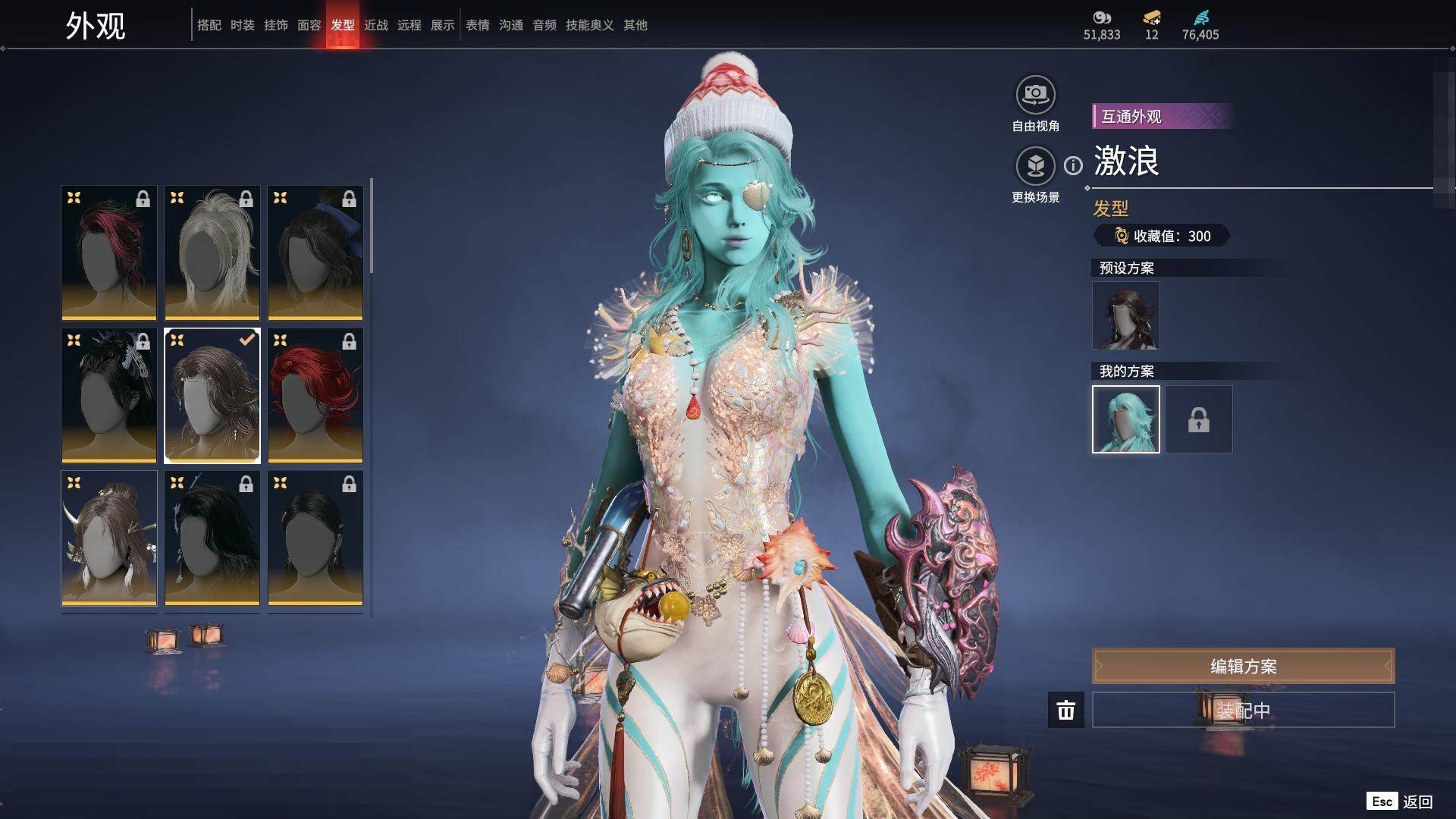This screenshot has height=819, width=1456.
Task: Click the 编辑方案 button
Action: [x=1243, y=666]
